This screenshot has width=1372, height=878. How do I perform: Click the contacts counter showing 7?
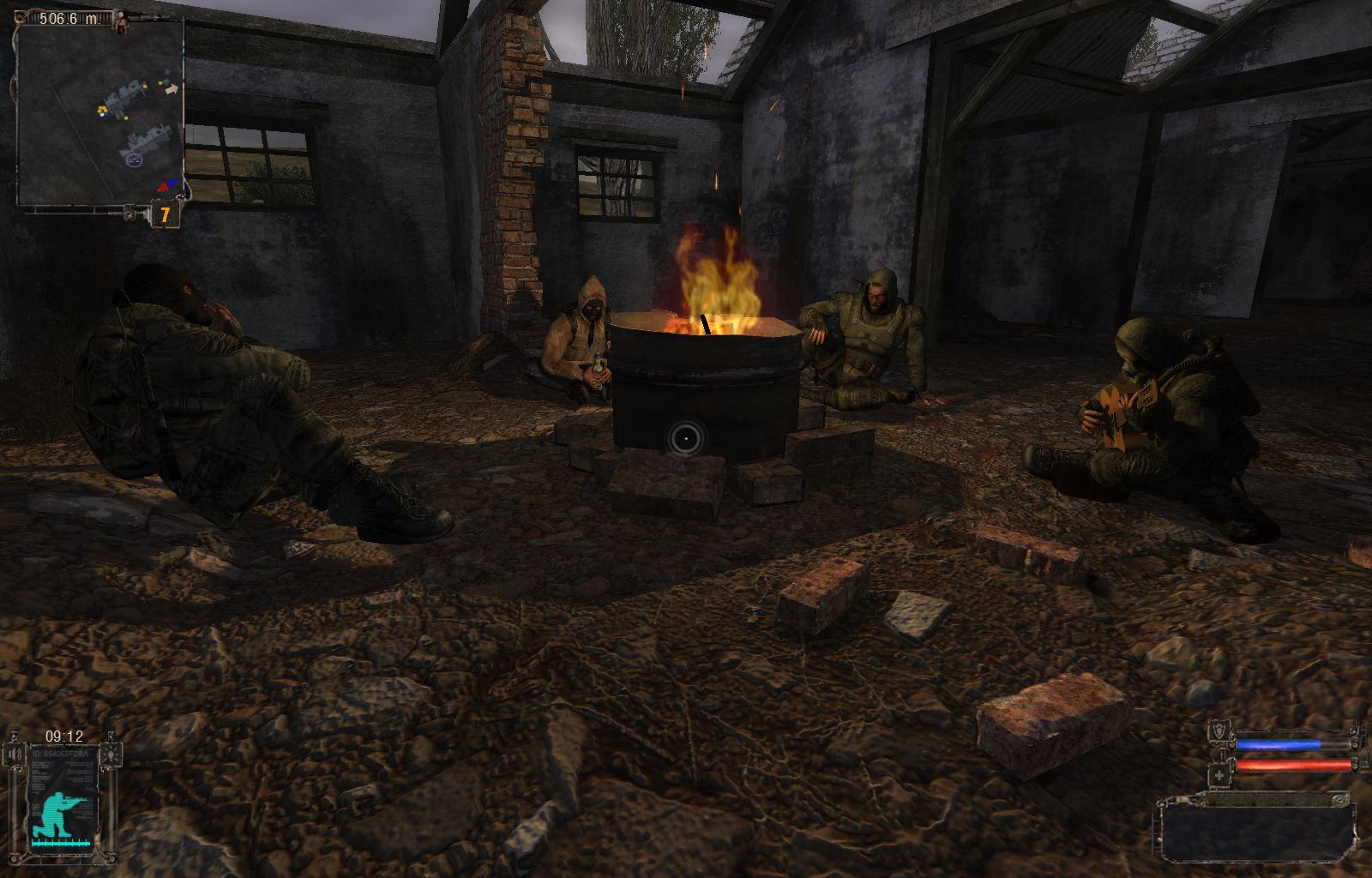[165, 214]
